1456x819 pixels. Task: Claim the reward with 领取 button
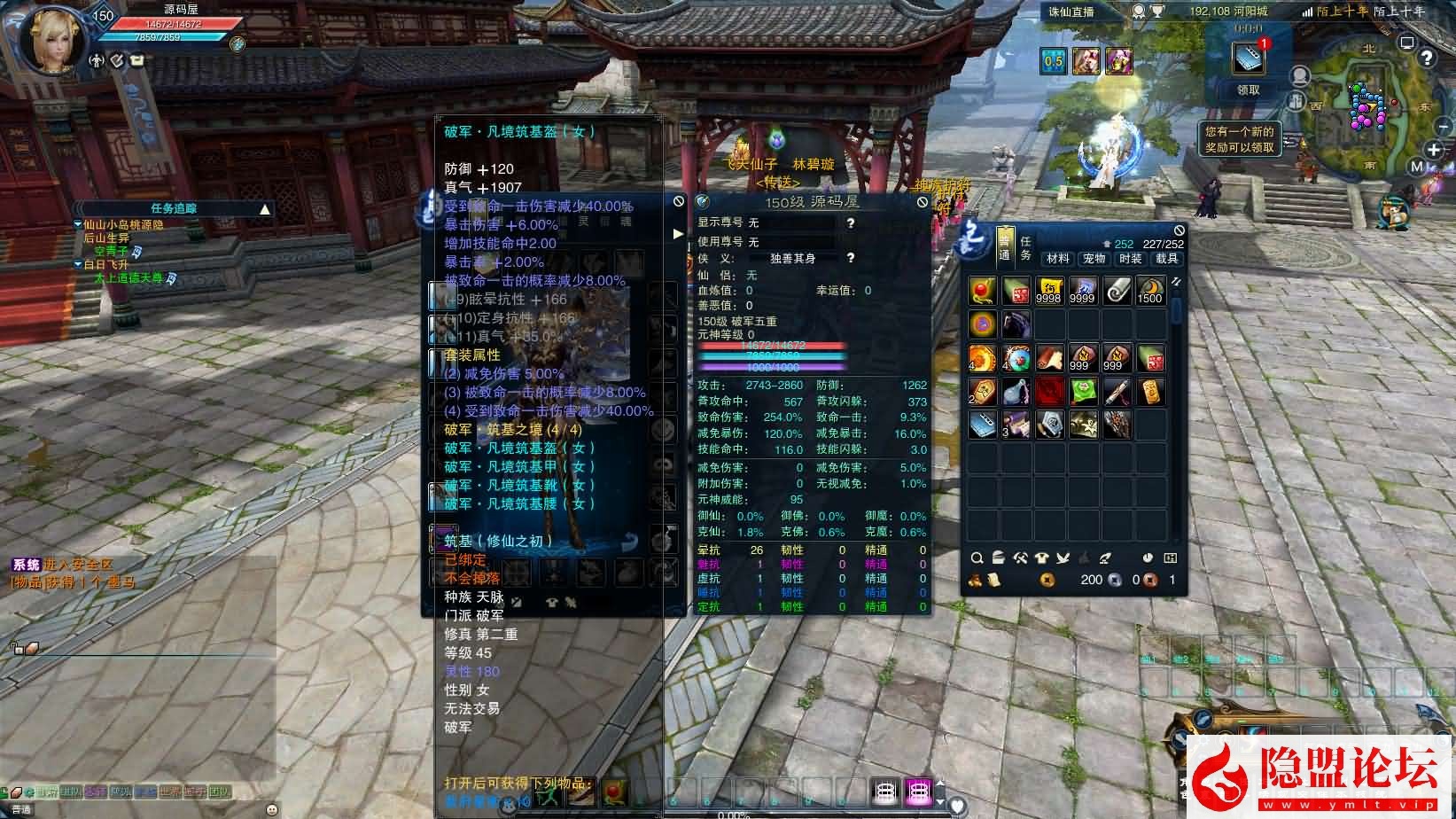click(x=1248, y=90)
